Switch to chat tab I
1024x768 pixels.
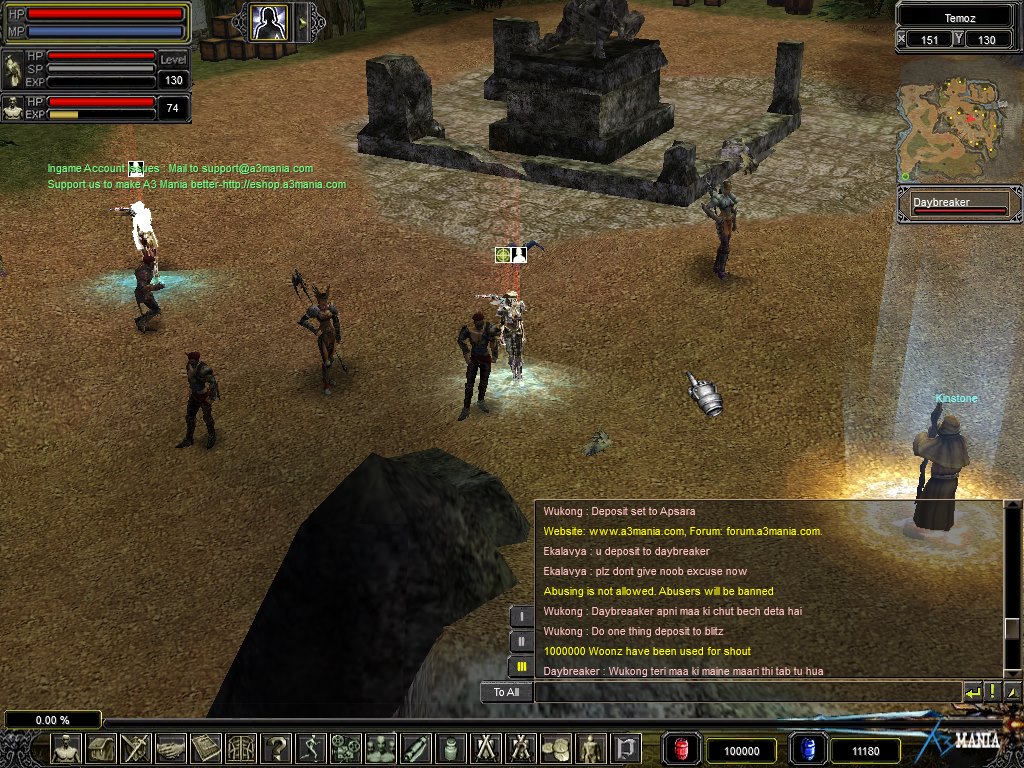tap(521, 616)
